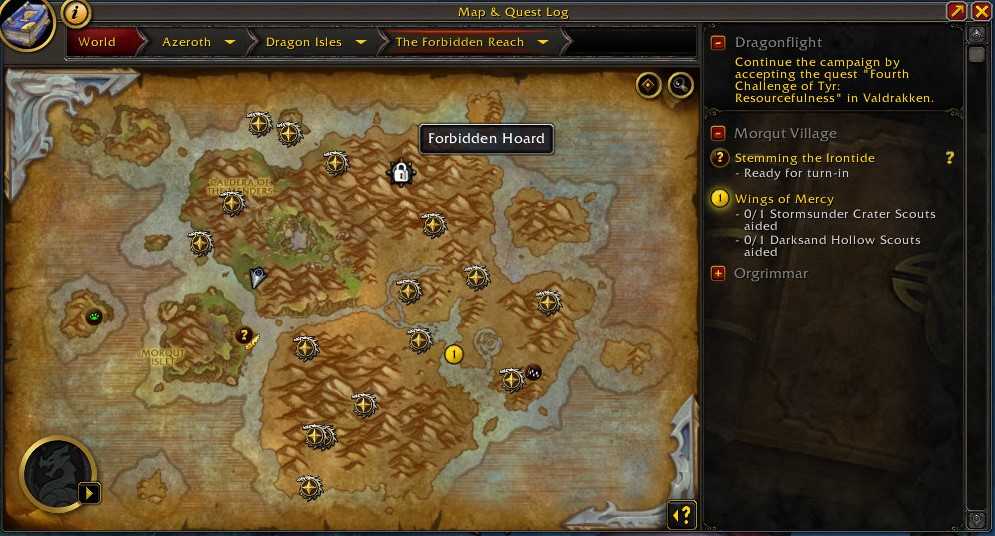This screenshot has width=995, height=536.
Task: Open the map tracking pin button
Action: [648, 85]
